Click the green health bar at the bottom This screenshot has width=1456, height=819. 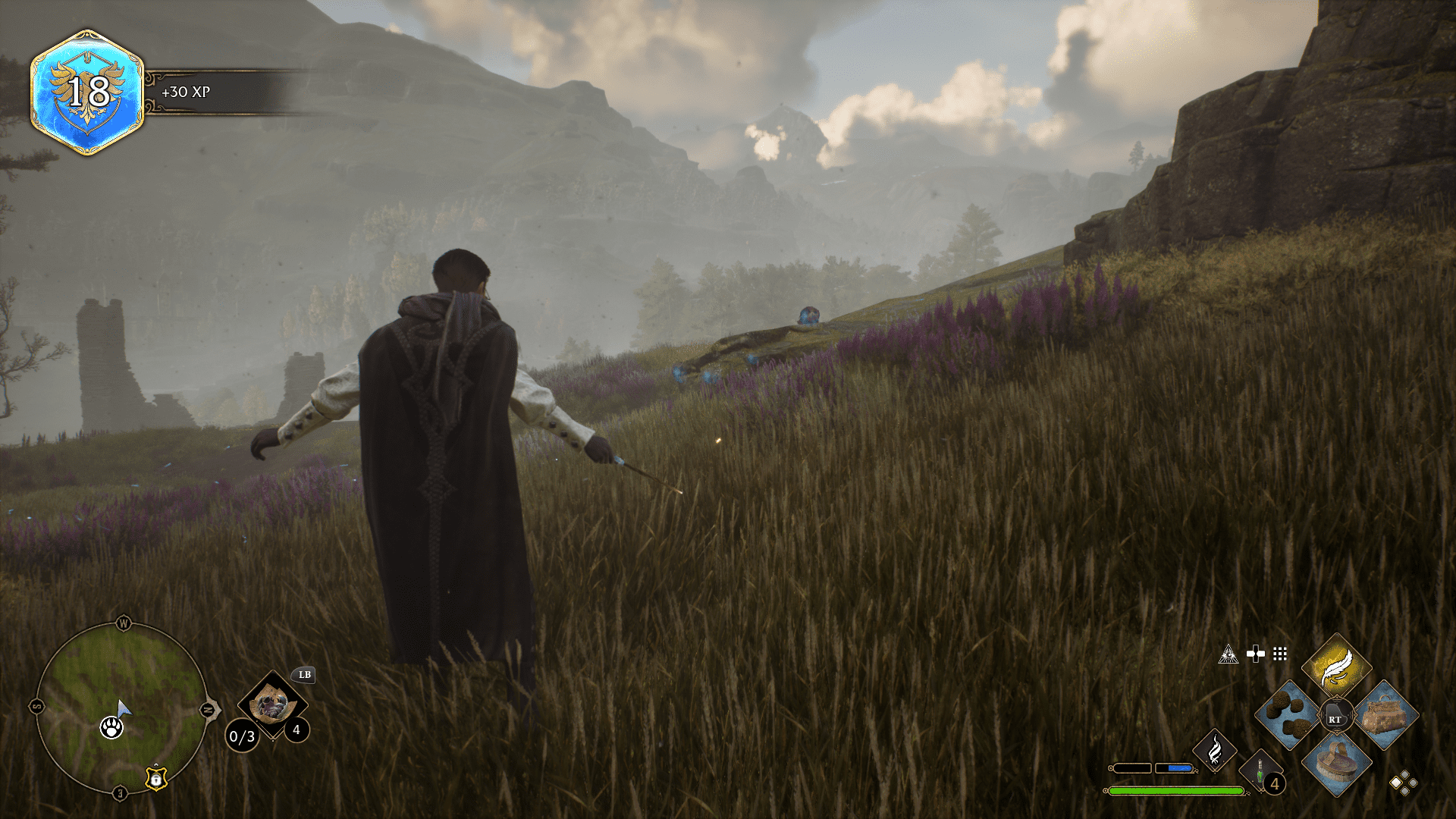1175,790
